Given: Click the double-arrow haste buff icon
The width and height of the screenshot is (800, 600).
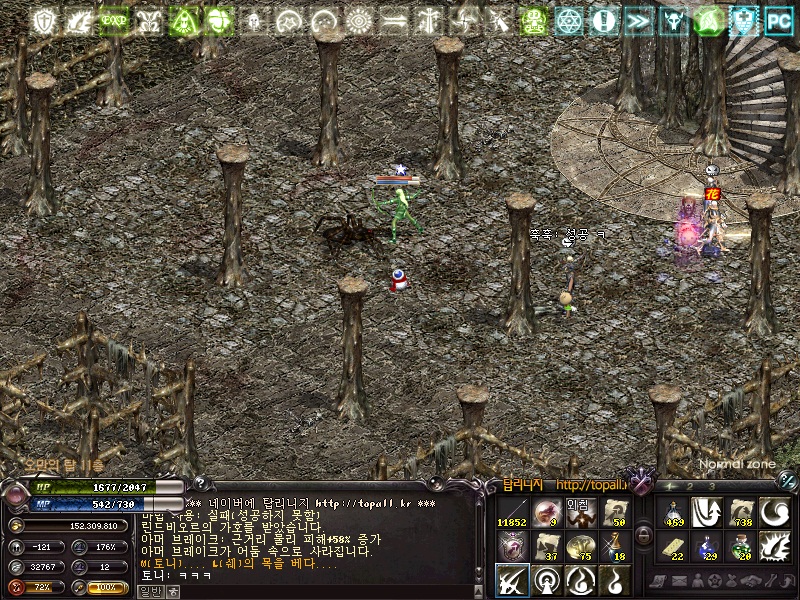Looking at the screenshot, I should [639, 20].
